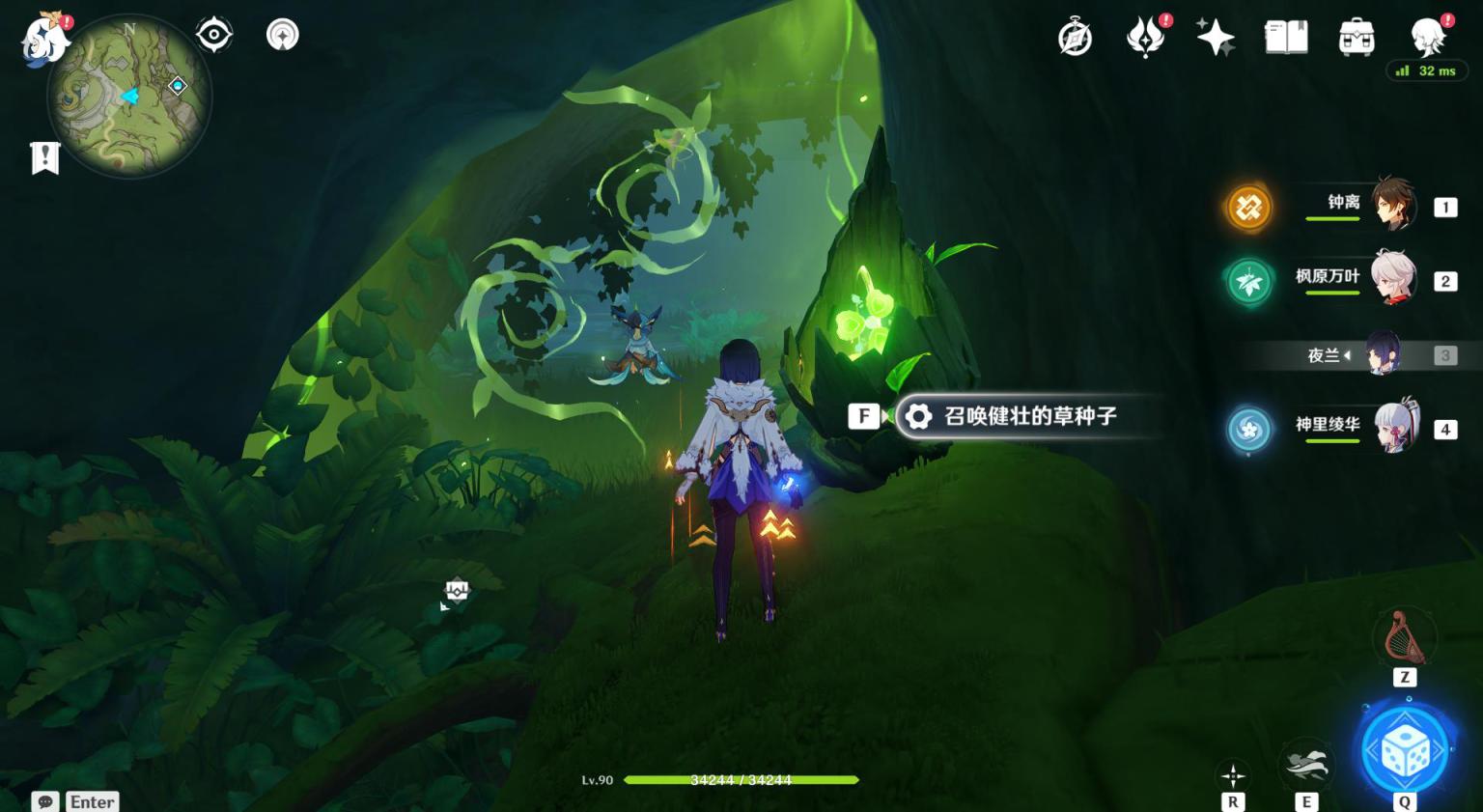The image size is (1483, 812).
Task: Open the character profile menu icon
Action: click(x=1427, y=39)
